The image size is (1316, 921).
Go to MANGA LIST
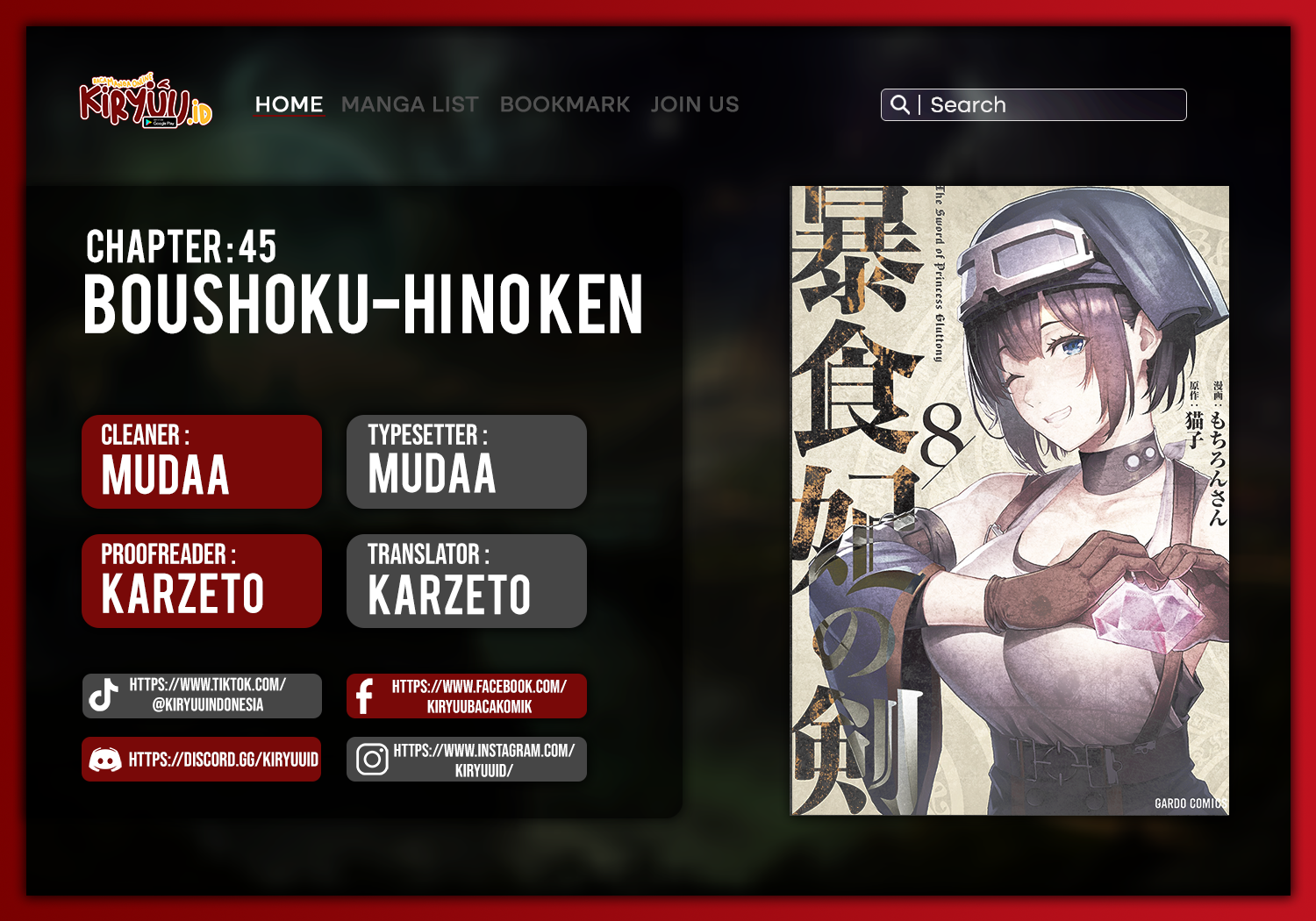(410, 104)
